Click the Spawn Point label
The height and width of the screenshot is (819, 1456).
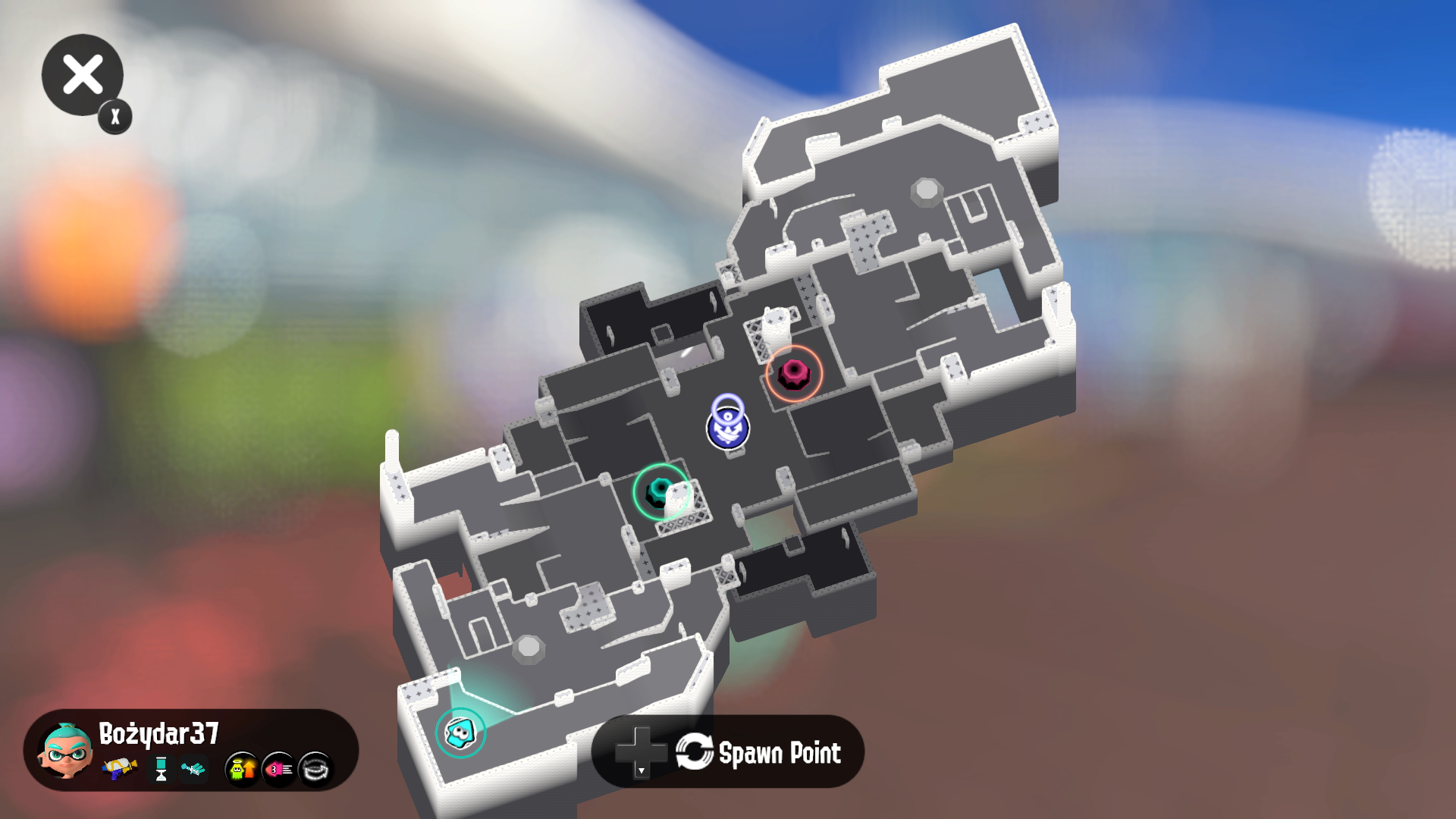[781, 752]
